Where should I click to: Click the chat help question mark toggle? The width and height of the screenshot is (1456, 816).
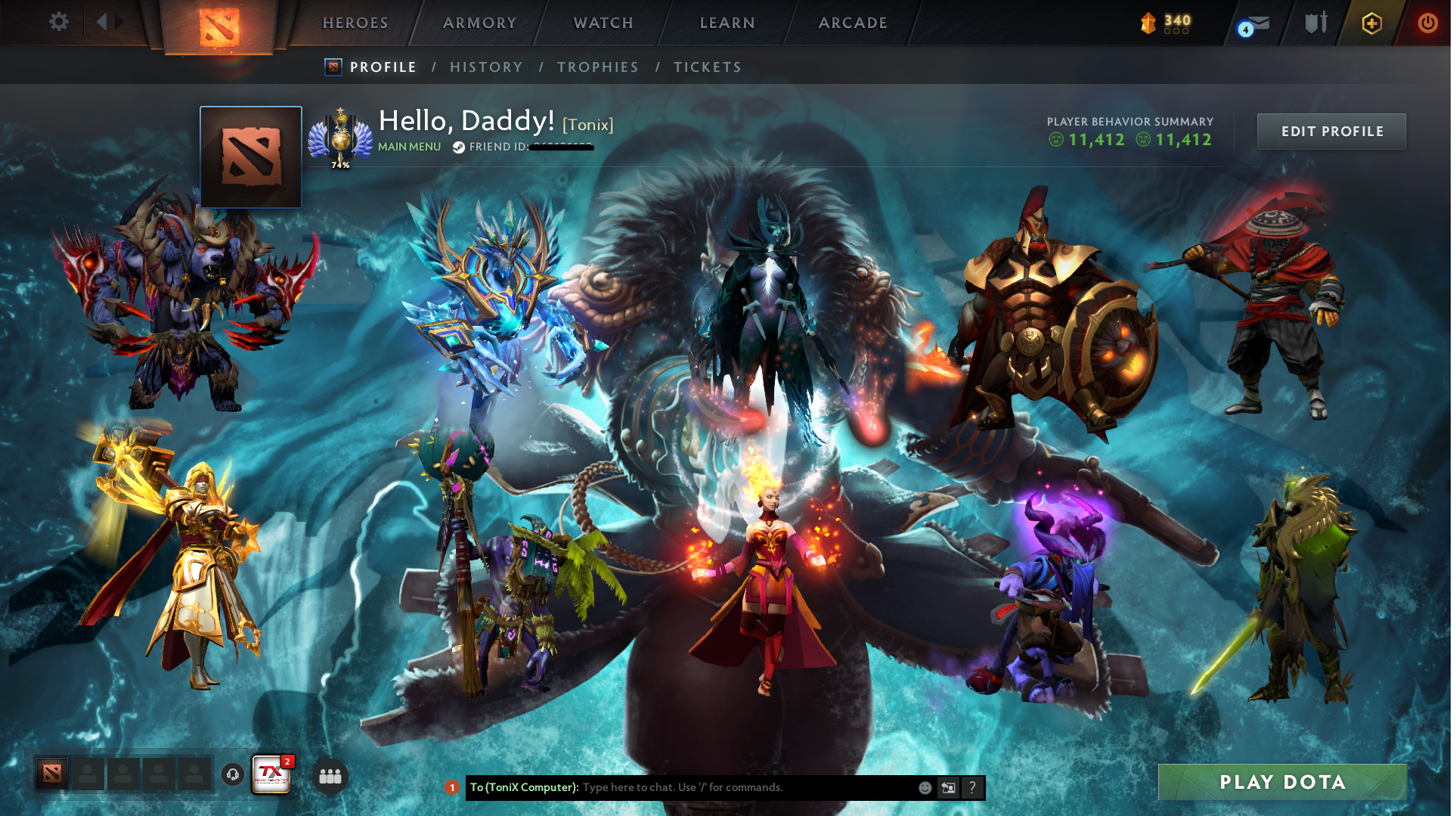973,787
